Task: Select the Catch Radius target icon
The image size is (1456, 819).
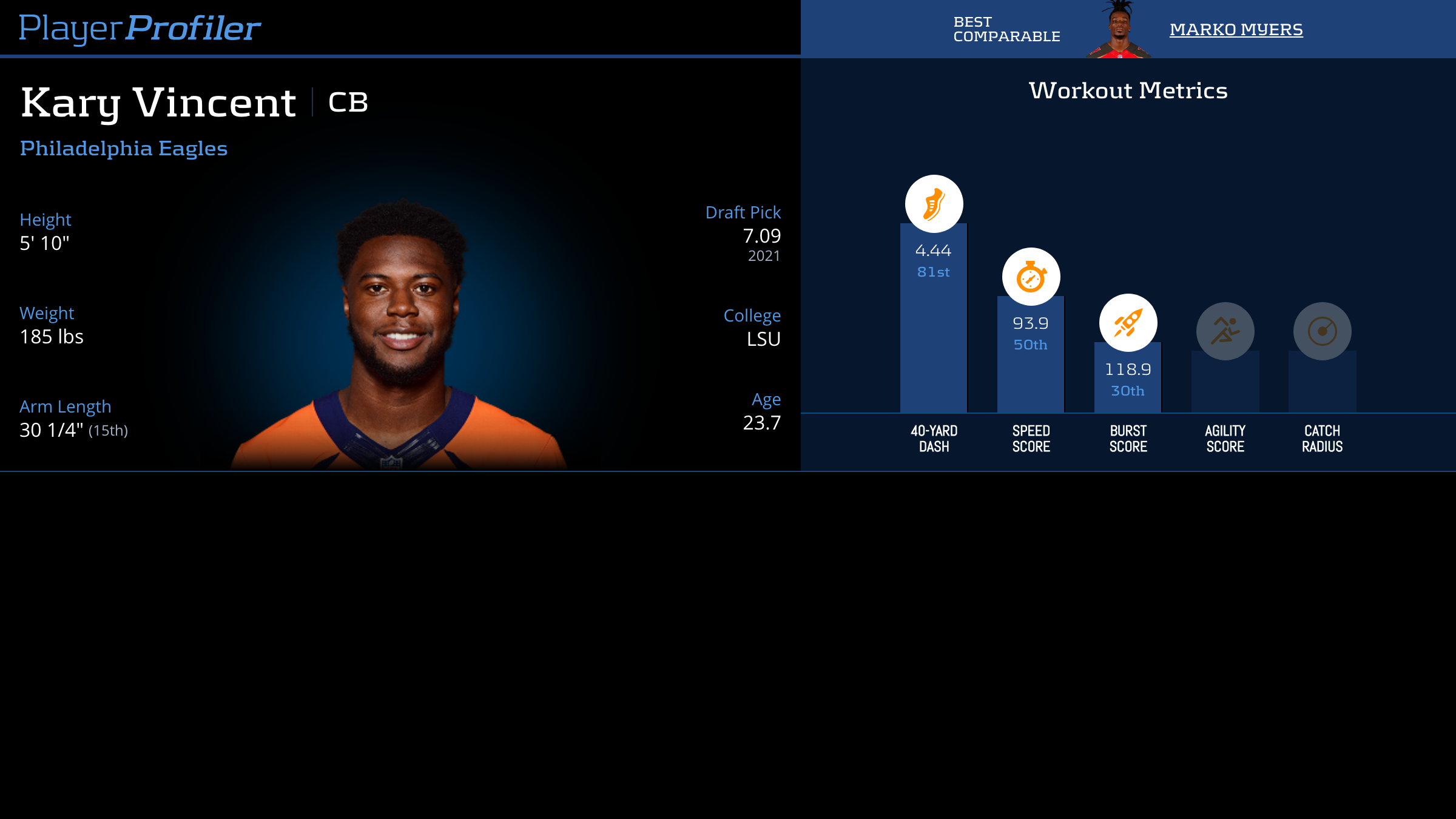Action: (1322, 331)
